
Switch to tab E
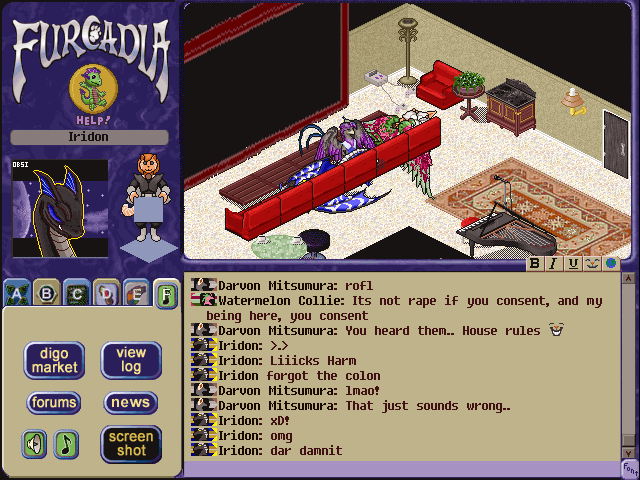135,294
